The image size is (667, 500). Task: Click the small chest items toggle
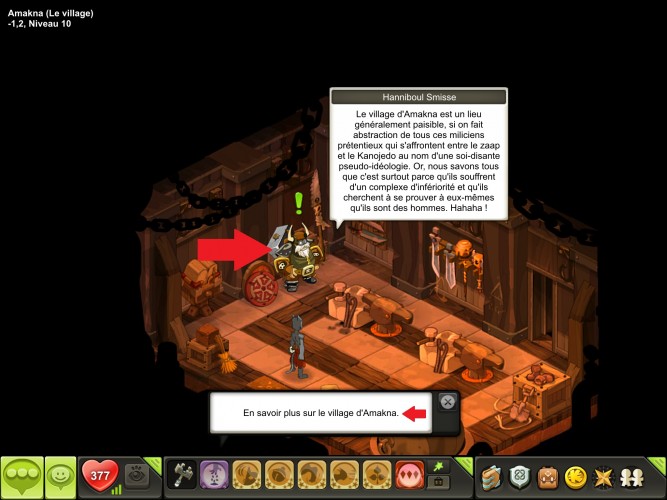coord(437,482)
